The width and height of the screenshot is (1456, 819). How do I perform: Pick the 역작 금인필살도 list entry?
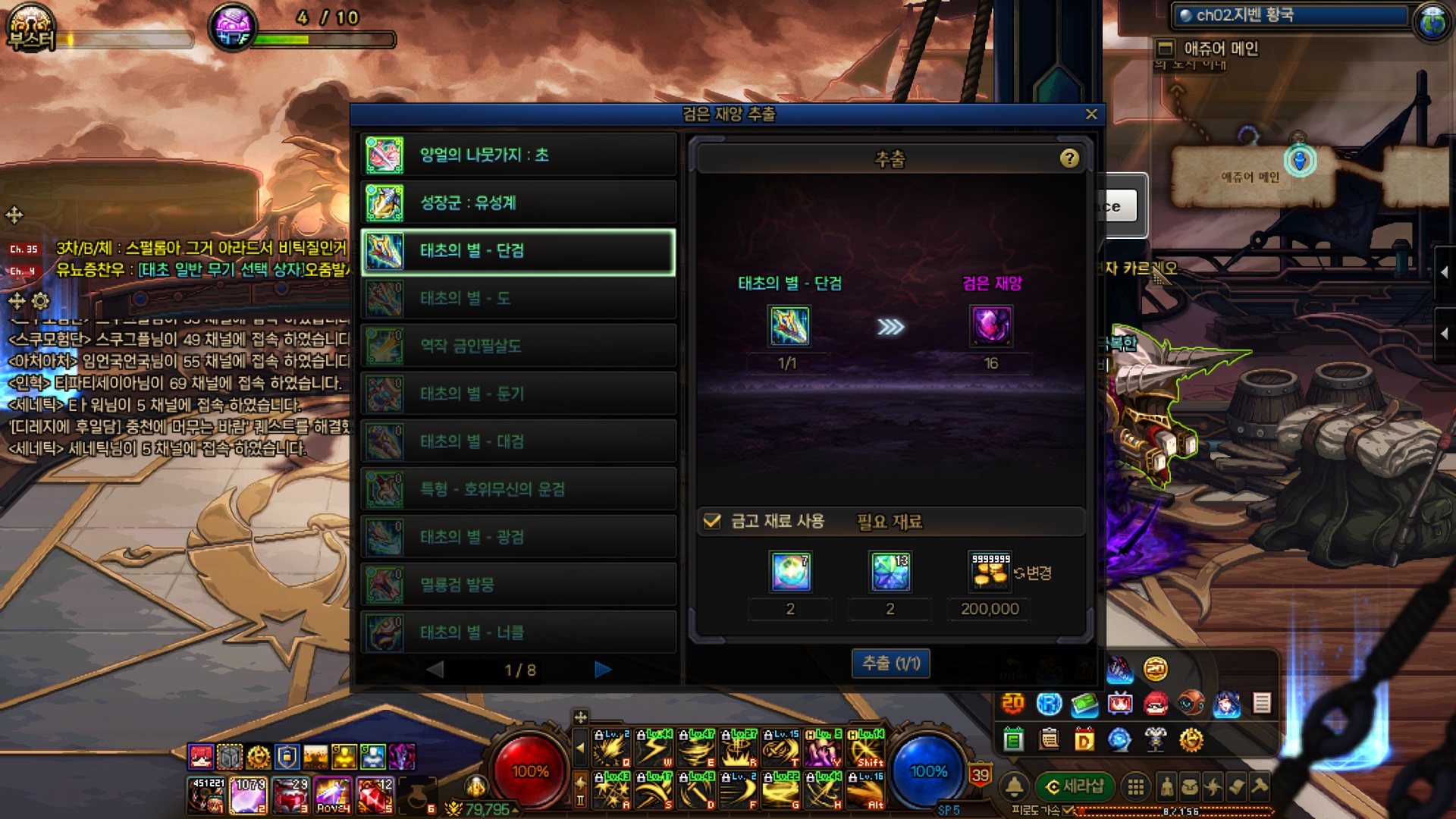coord(519,347)
